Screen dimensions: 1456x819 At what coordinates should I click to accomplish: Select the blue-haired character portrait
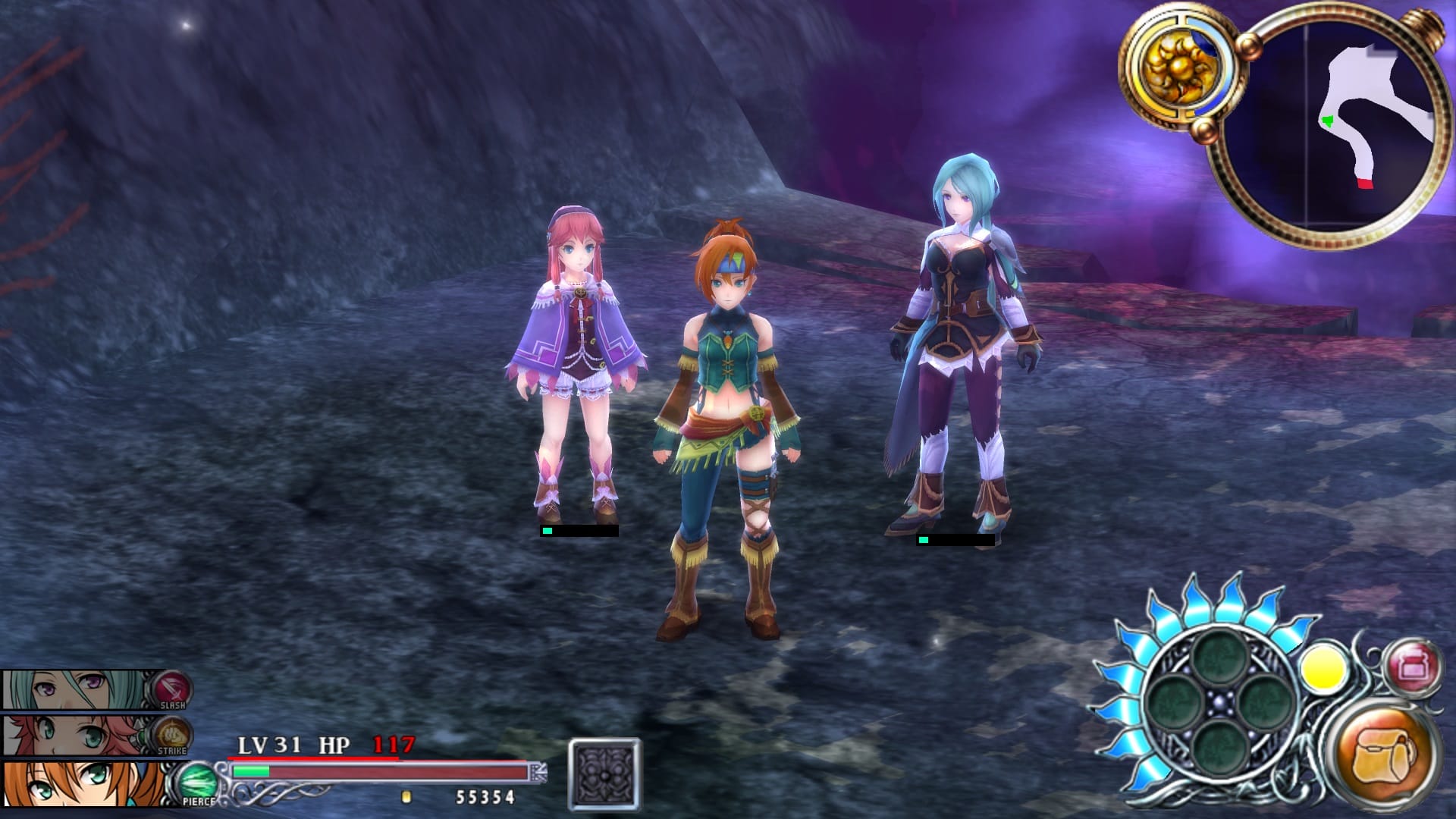[x=76, y=689]
